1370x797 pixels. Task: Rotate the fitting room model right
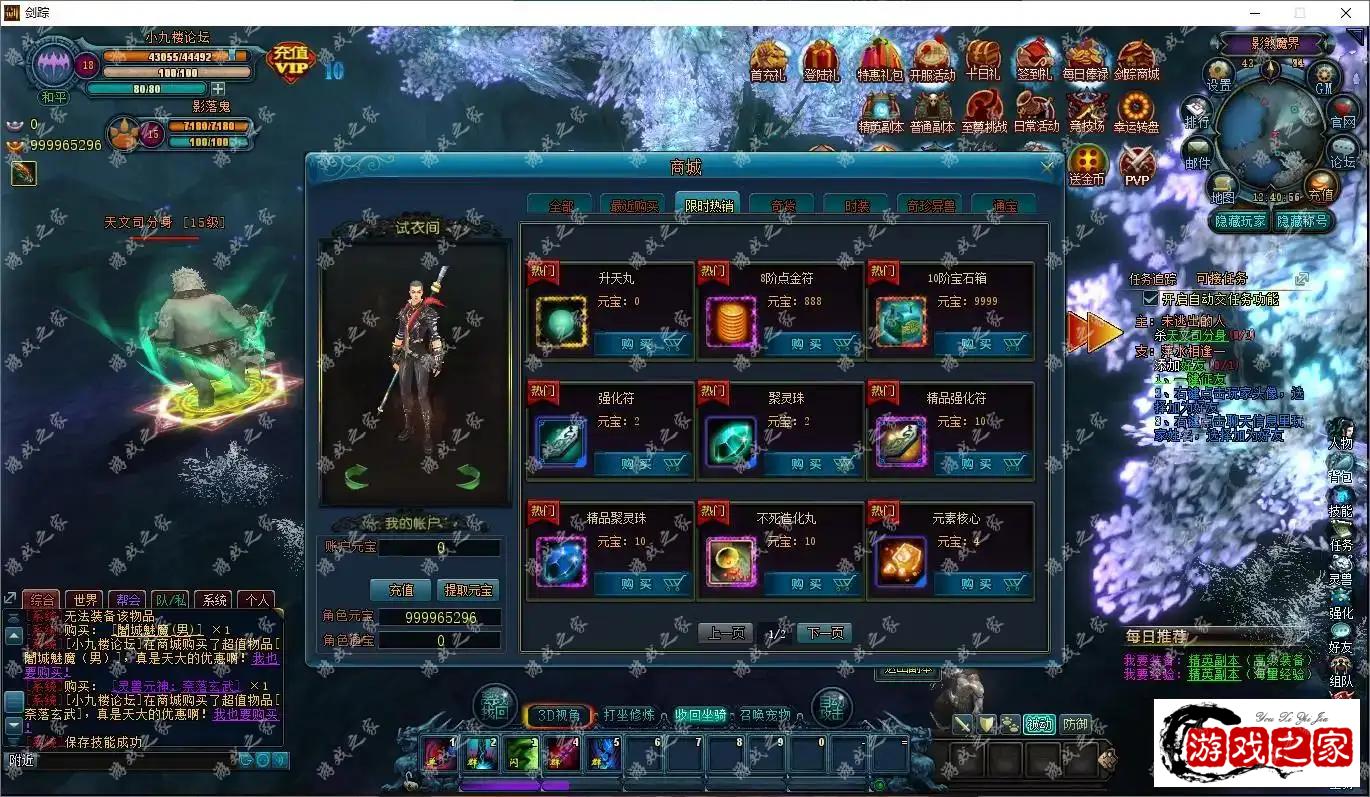point(467,476)
